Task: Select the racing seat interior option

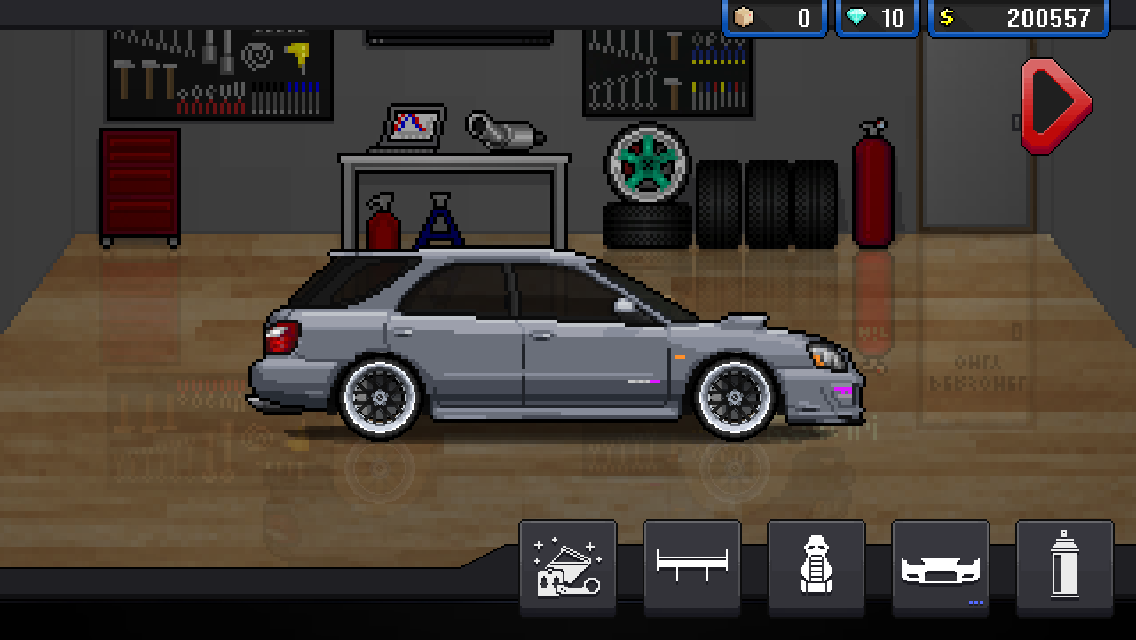Action: (816, 567)
